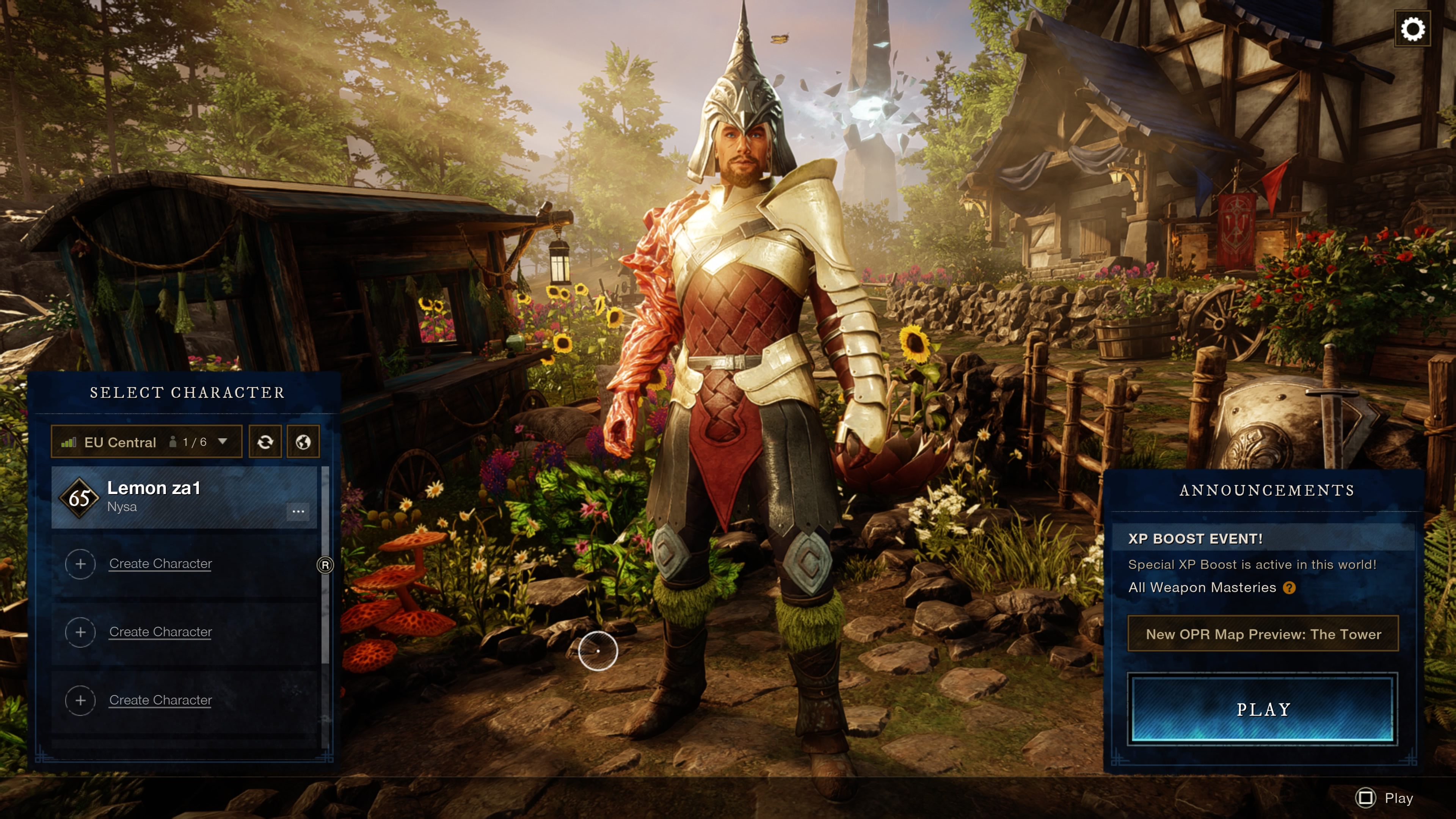
Task: Refresh the server list
Action: [265, 442]
